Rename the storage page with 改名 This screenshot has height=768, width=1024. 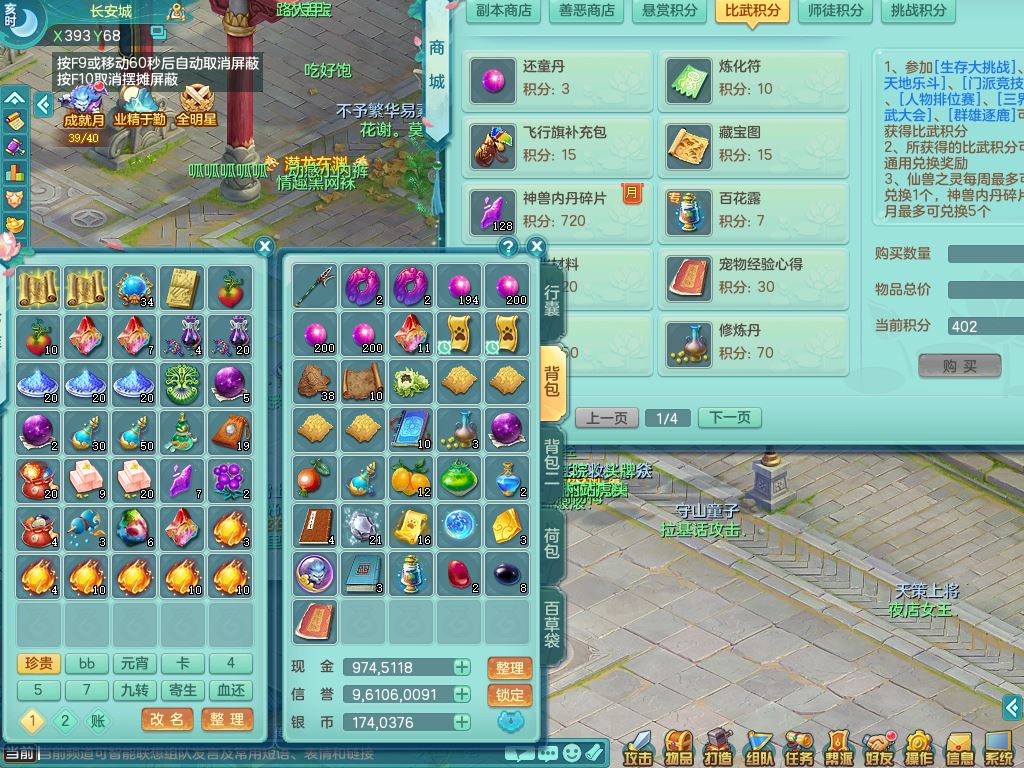[x=167, y=719]
